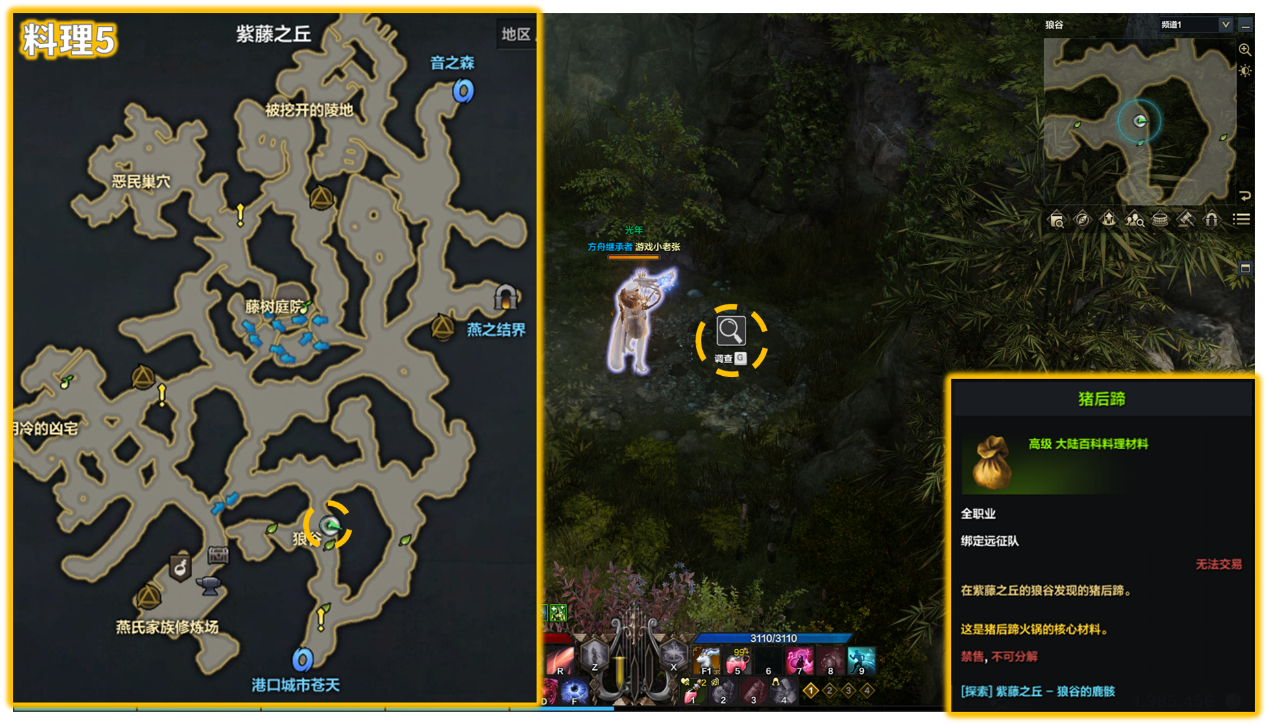Click the compass icon under the minimap
This screenshot has width=1268, height=725.
pos(1082,219)
